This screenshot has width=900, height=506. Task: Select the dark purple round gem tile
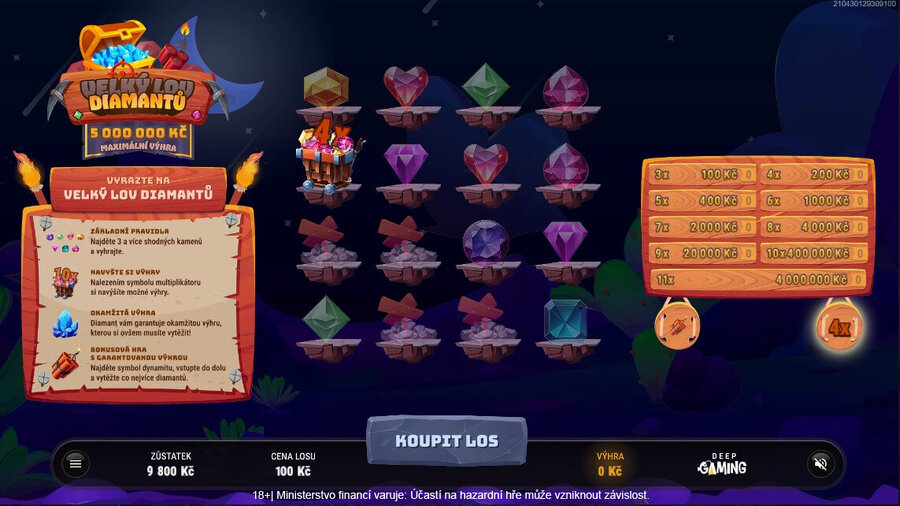pyautogui.click(x=486, y=242)
